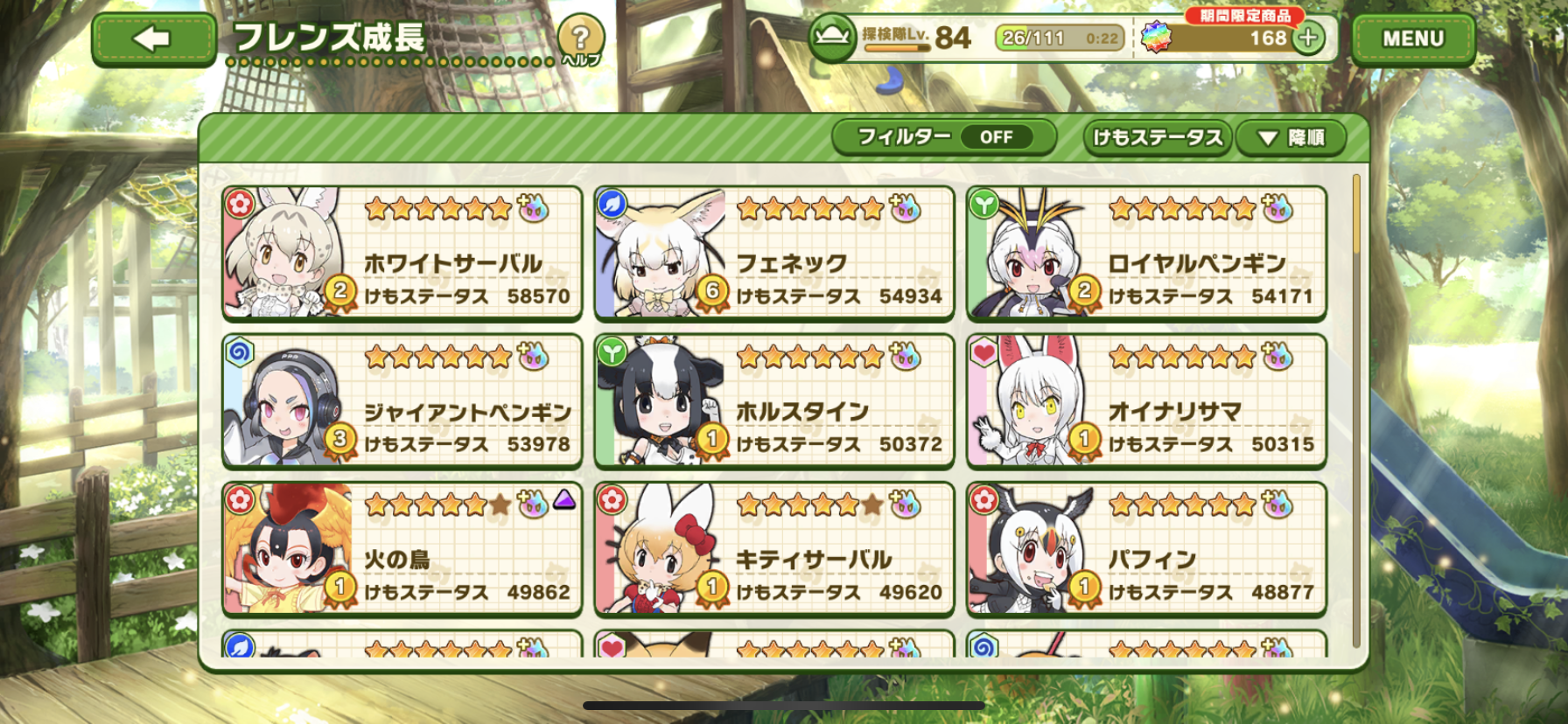The height and width of the screenshot is (724, 1568).
Task: Go back using the arrow button
Action: [154, 39]
